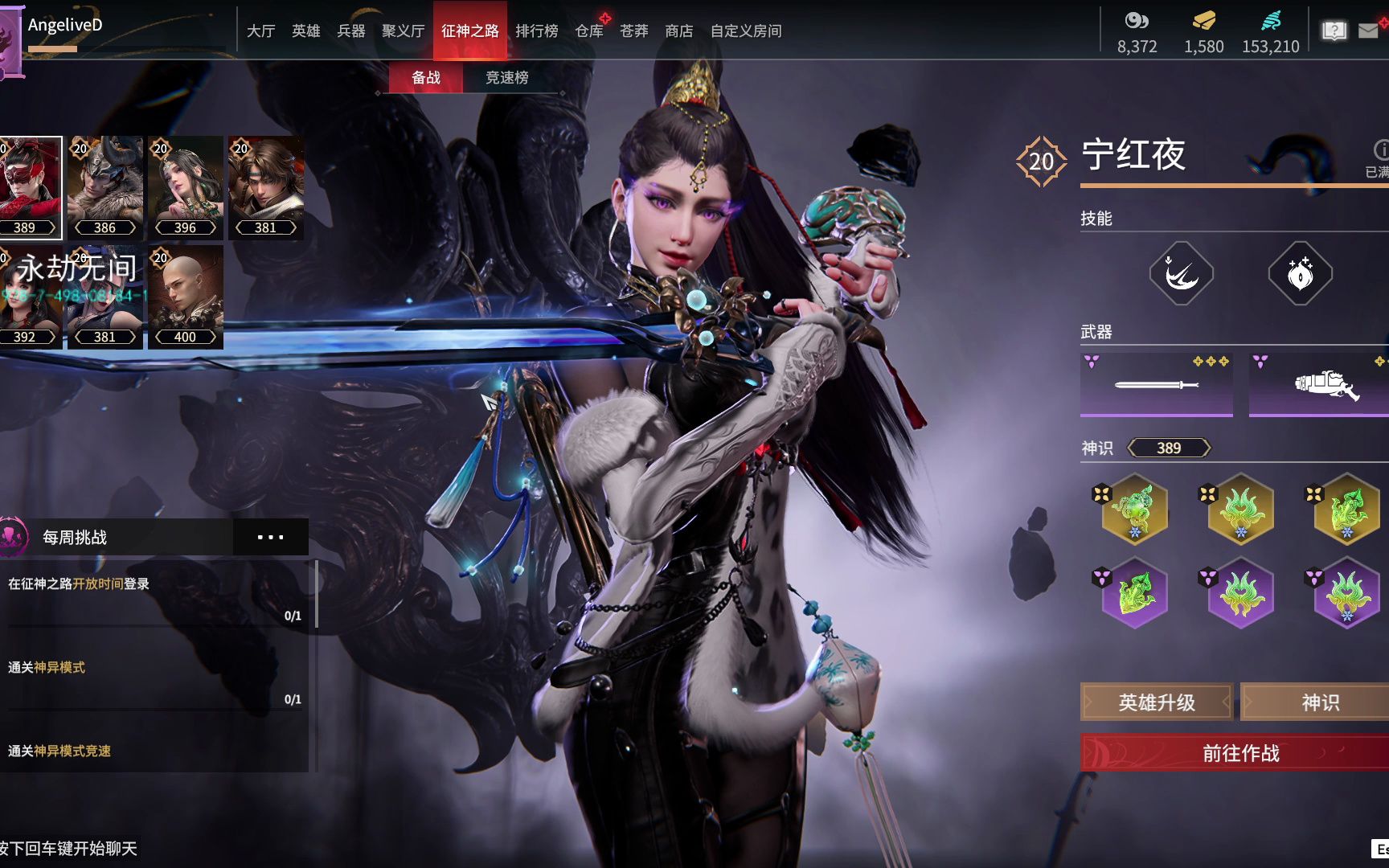Image resolution: width=1389 pixels, height=868 pixels.
Task: Open the 仓库 warehouse menu
Action: coord(589,31)
